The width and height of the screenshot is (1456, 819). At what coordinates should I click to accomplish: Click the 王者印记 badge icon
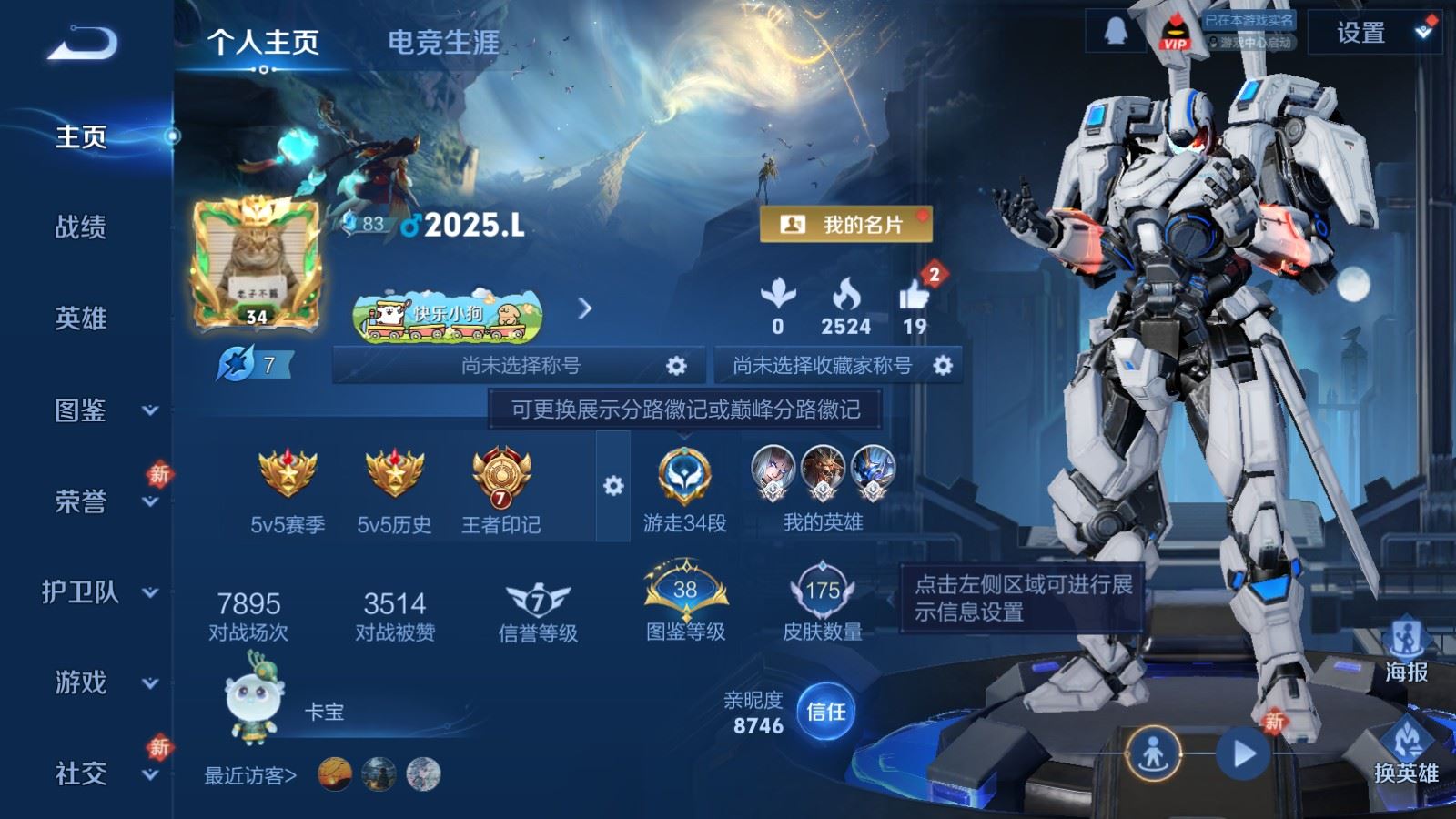(x=499, y=478)
